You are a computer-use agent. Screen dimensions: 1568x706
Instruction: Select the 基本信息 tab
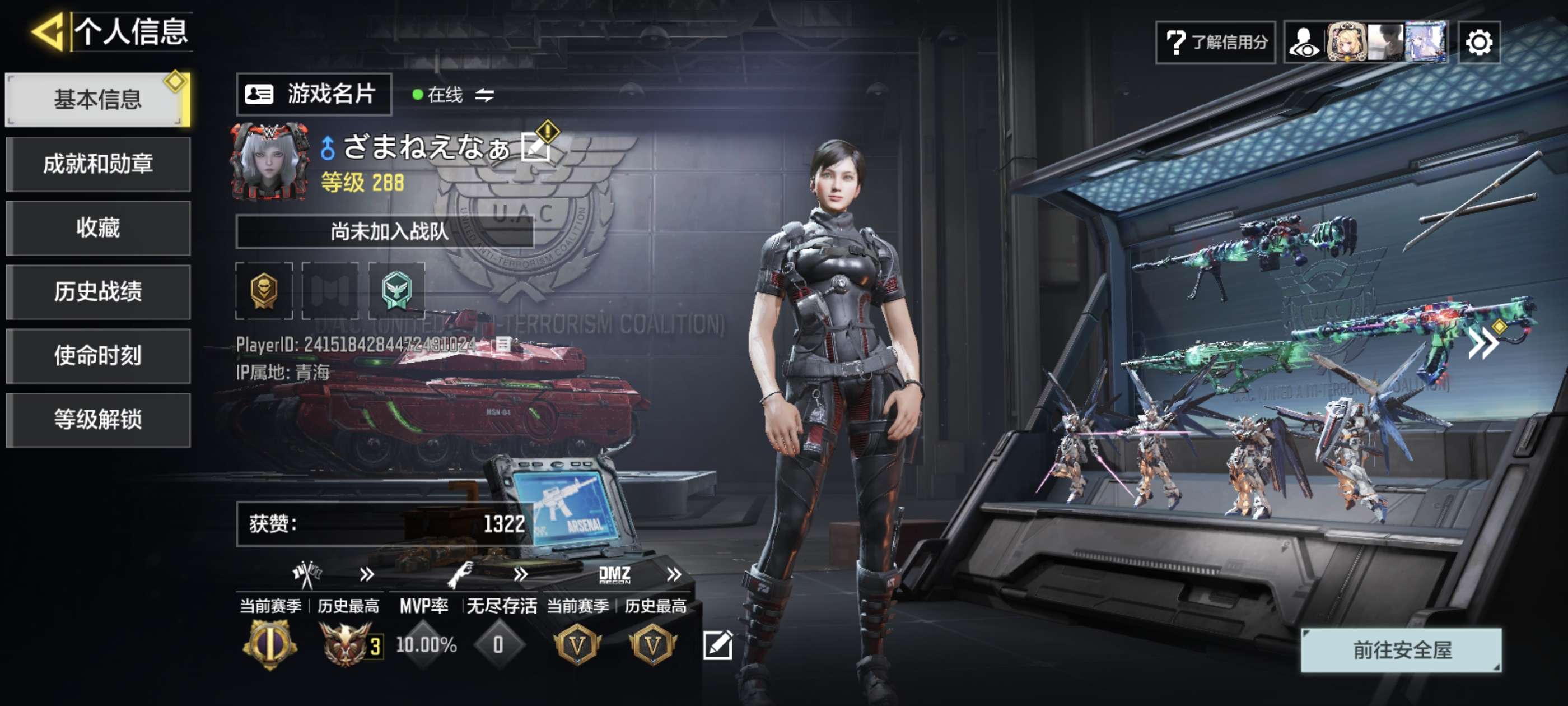tap(97, 99)
